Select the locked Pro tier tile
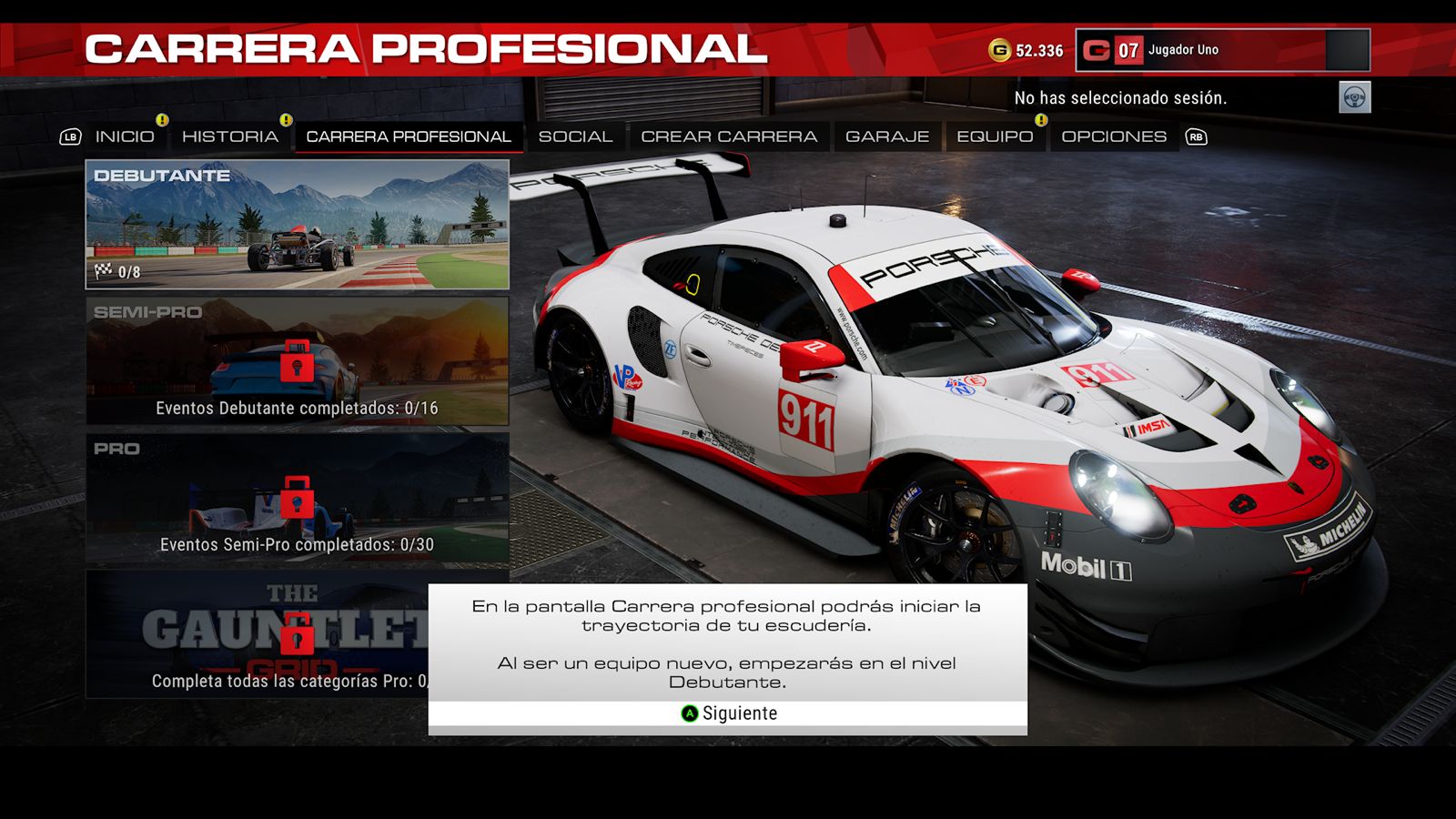1456x819 pixels. [297, 498]
